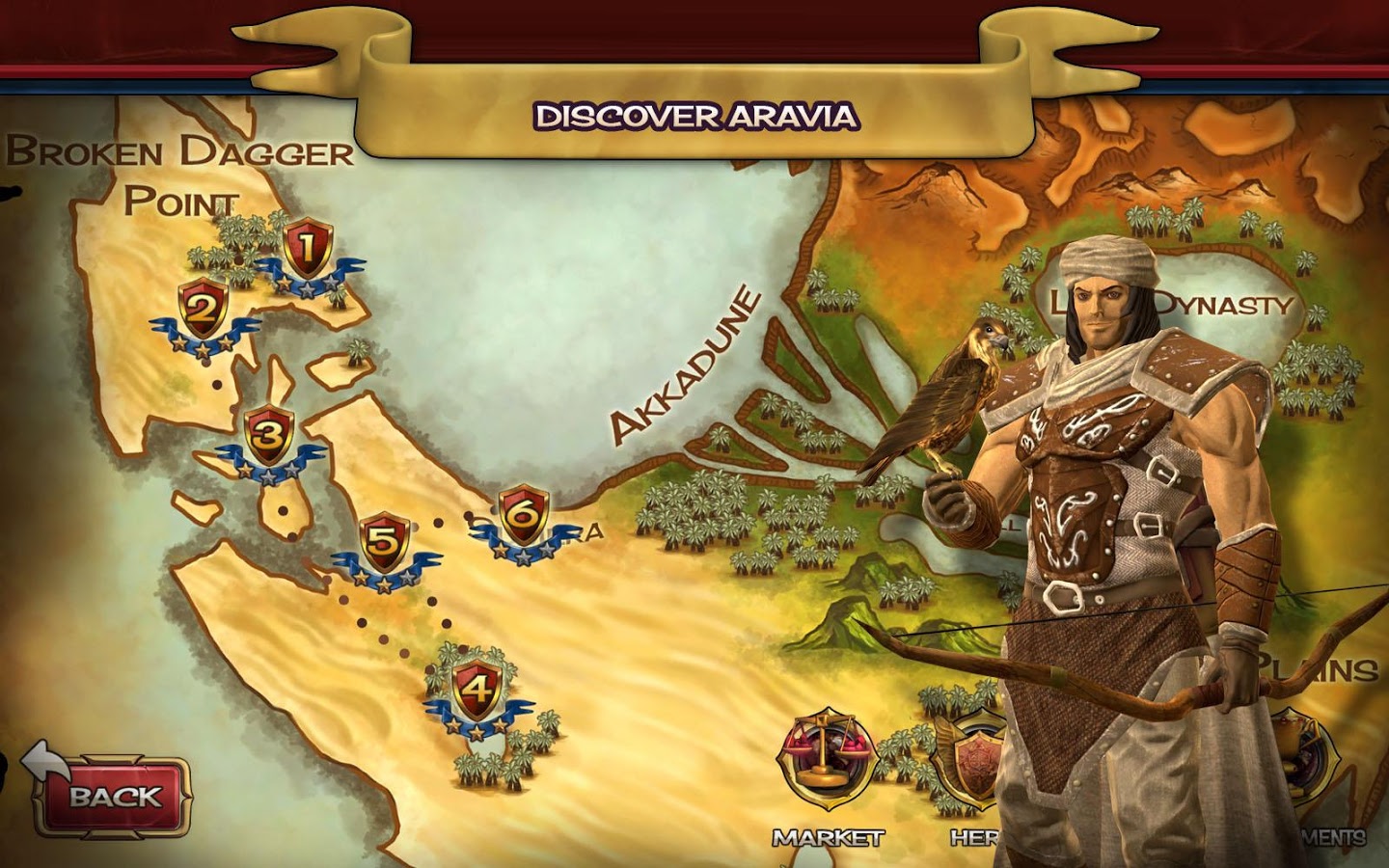Screen dimensions: 1389x868
Task: Go back using the red Back button
Action: [x=114, y=796]
